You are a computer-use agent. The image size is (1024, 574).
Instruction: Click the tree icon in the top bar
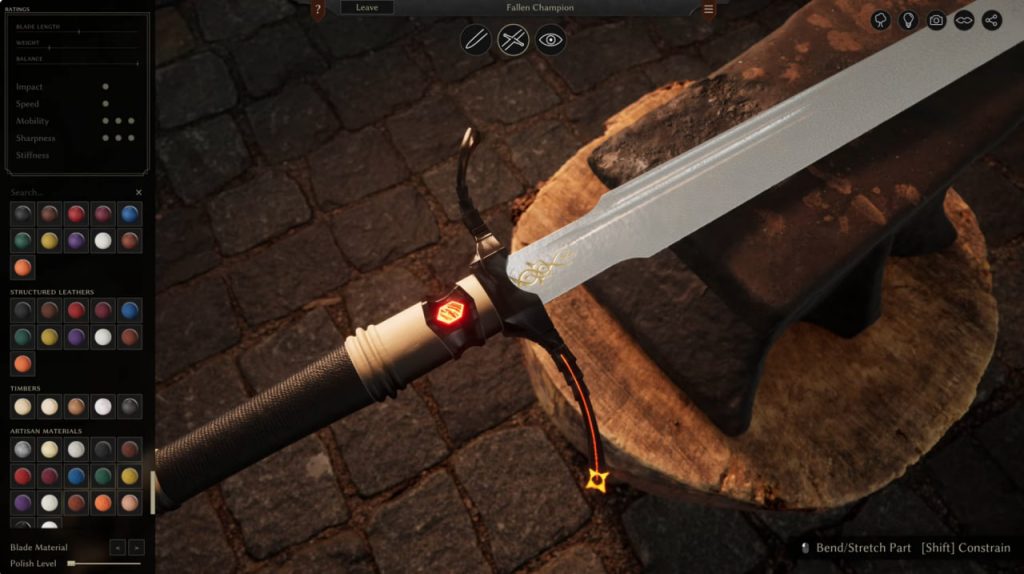point(880,20)
